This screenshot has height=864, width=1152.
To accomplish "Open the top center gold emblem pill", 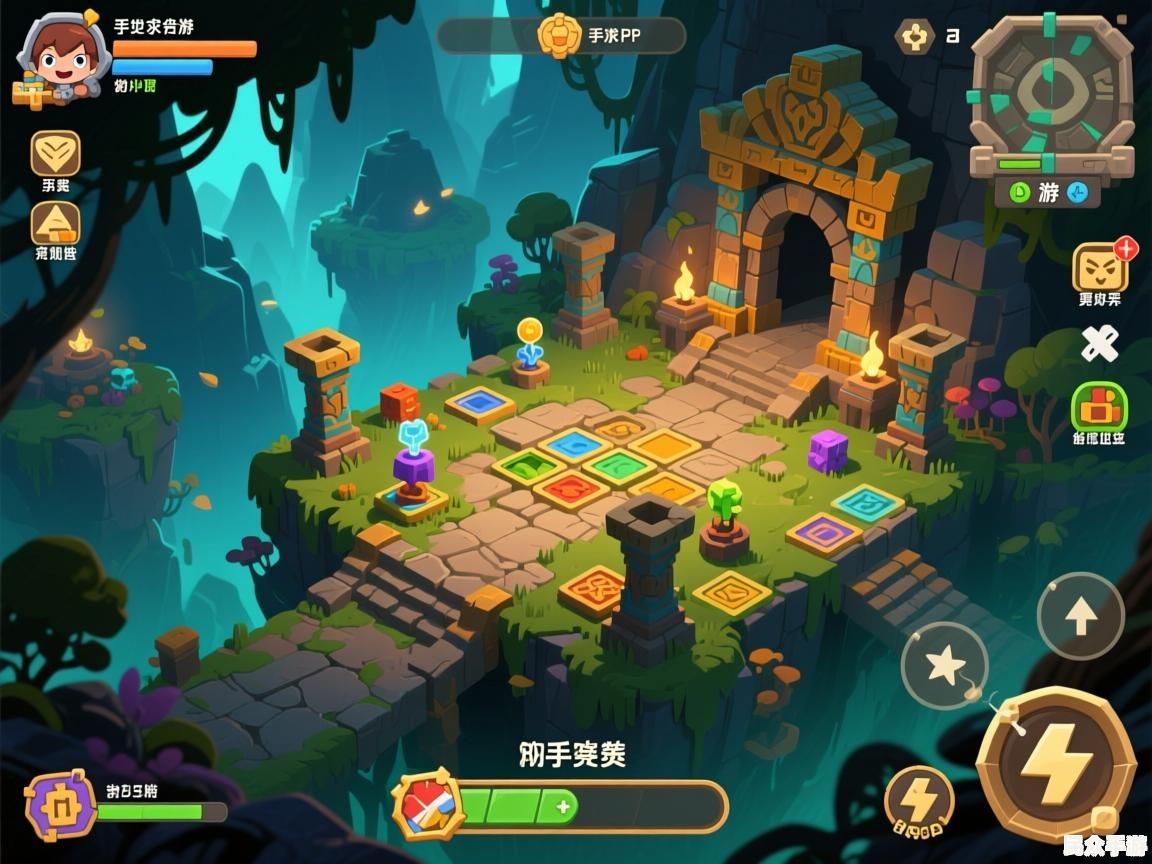I will click(x=561, y=36).
